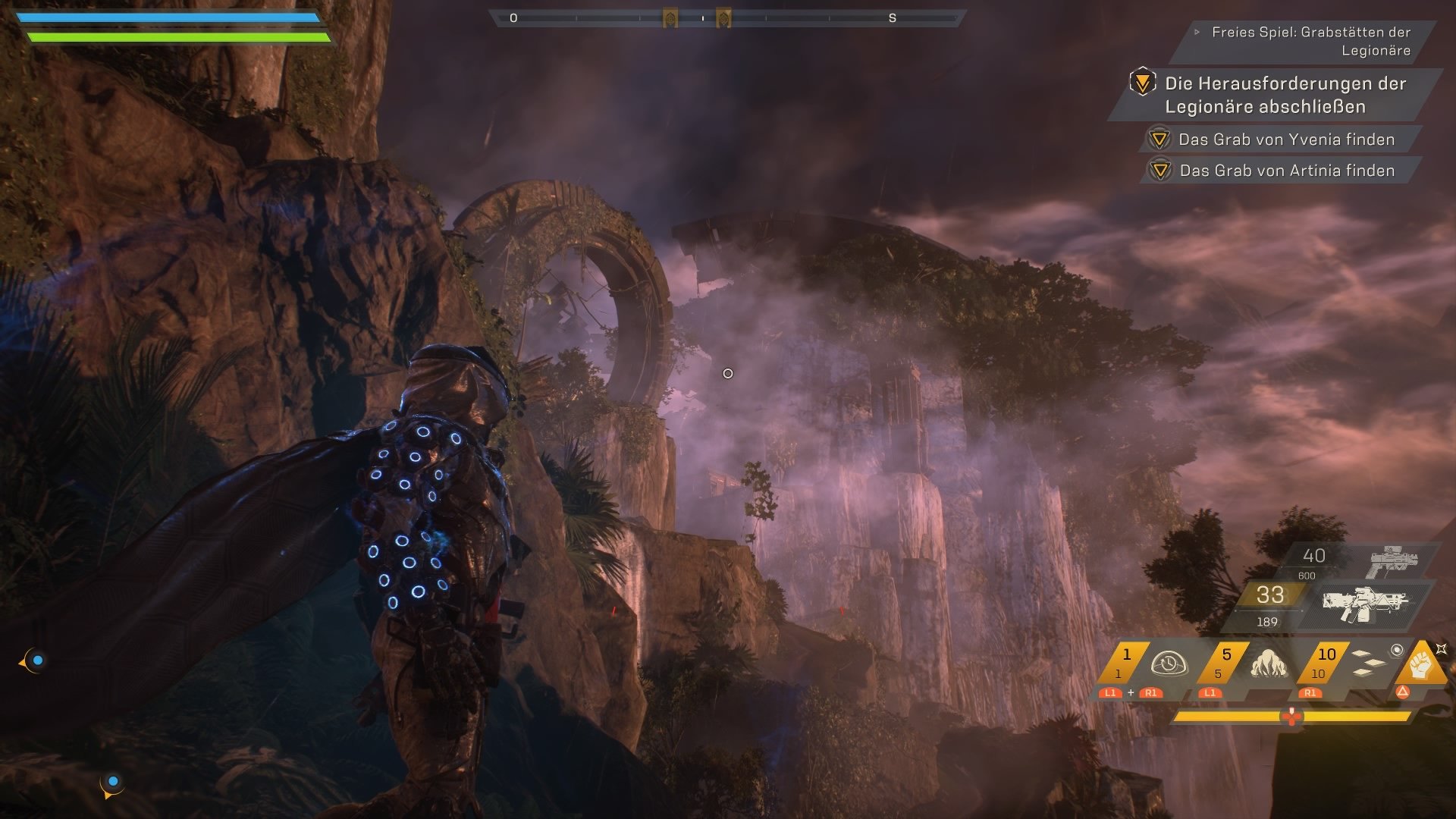The image size is (1456, 819).
Task: Toggle the Artinia tomb objective marker
Action: pyautogui.click(x=1159, y=171)
